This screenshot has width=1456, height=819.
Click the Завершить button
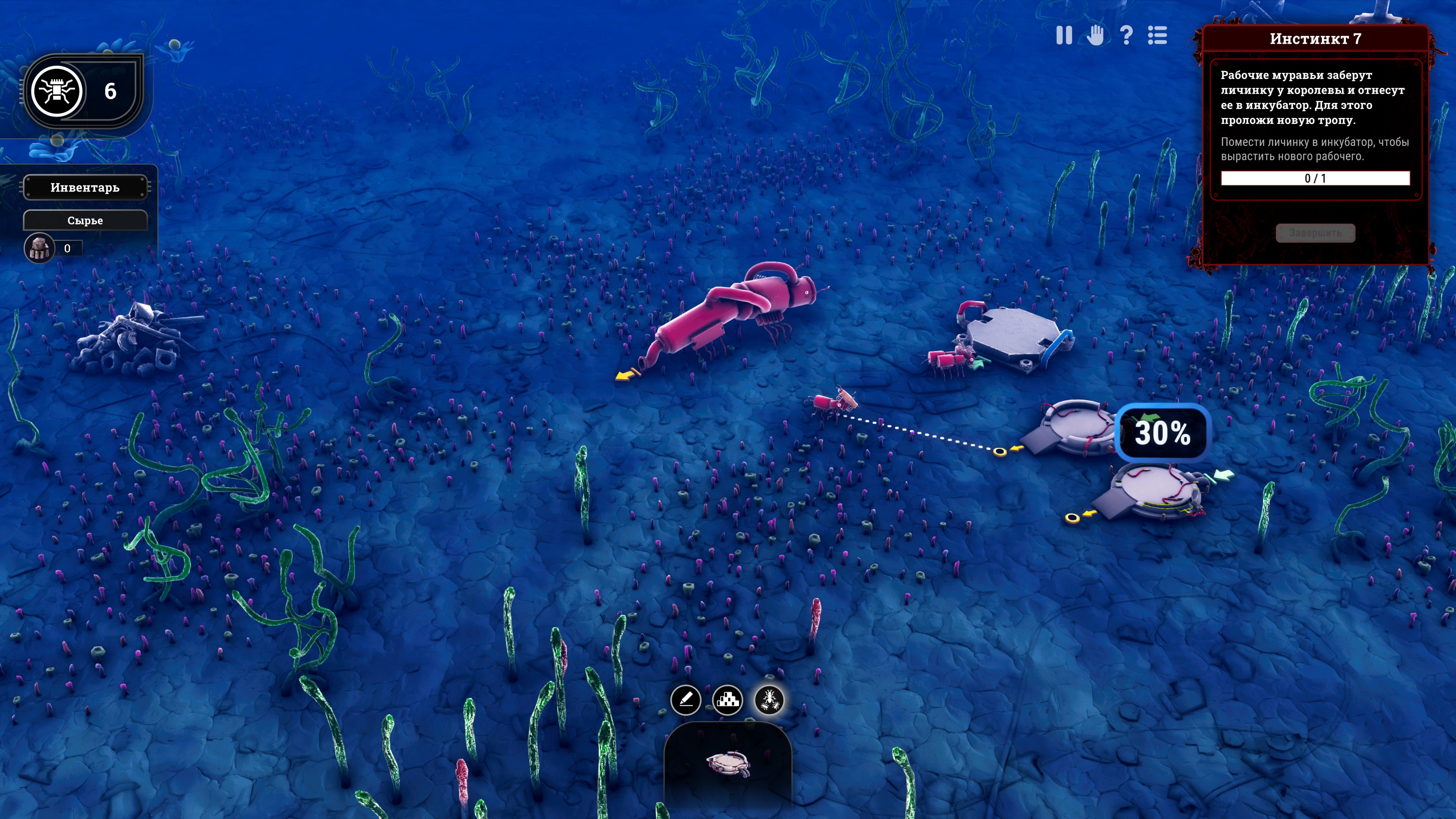[1315, 233]
